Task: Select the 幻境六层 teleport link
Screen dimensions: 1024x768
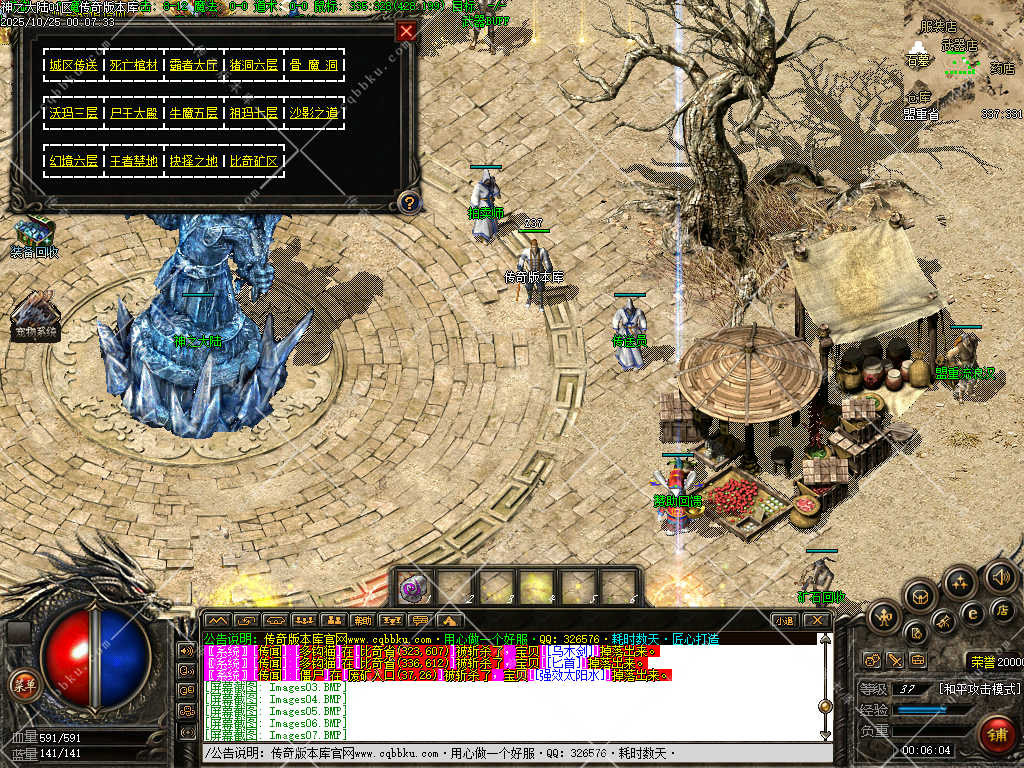Action: tap(74, 161)
